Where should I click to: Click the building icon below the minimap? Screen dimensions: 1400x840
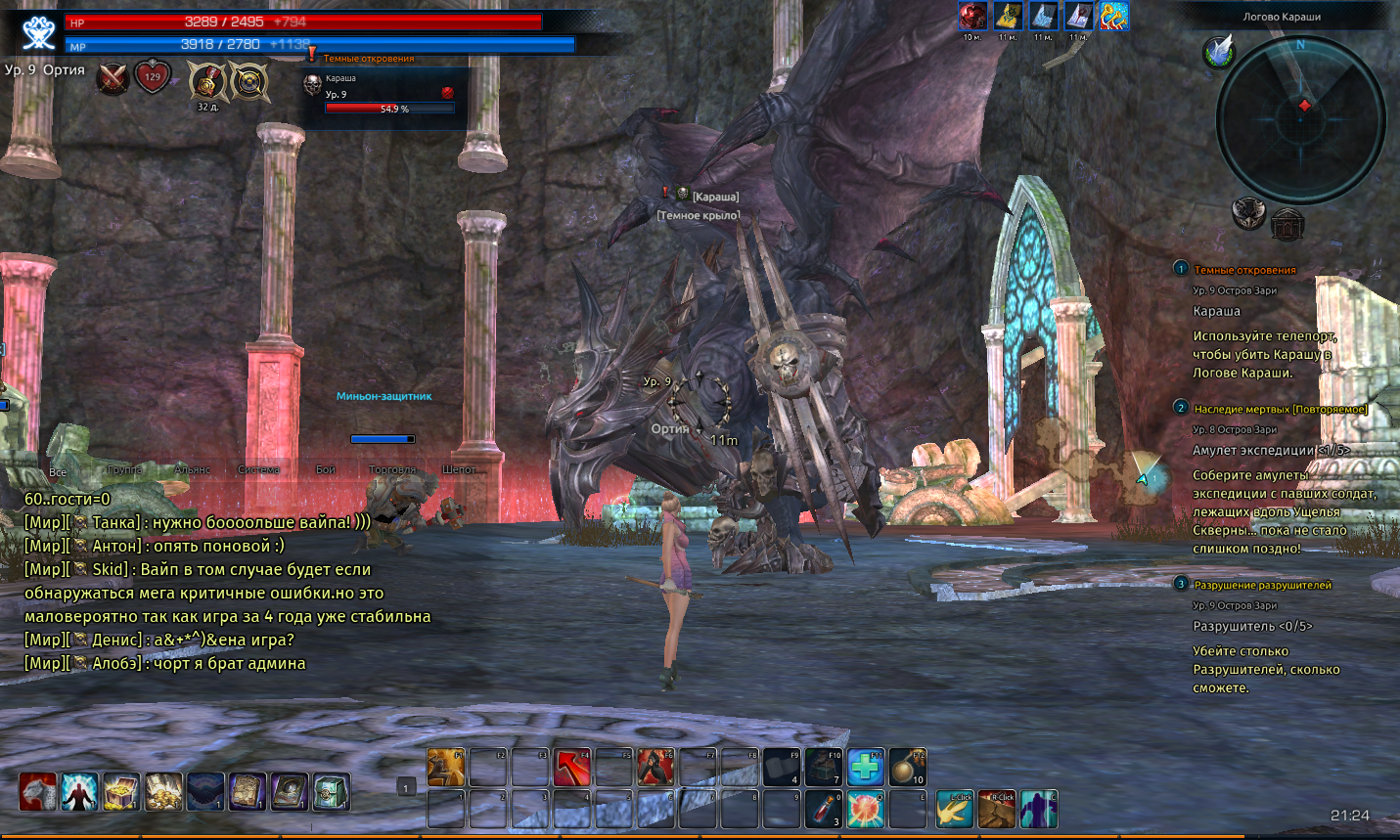coord(1287,223)
